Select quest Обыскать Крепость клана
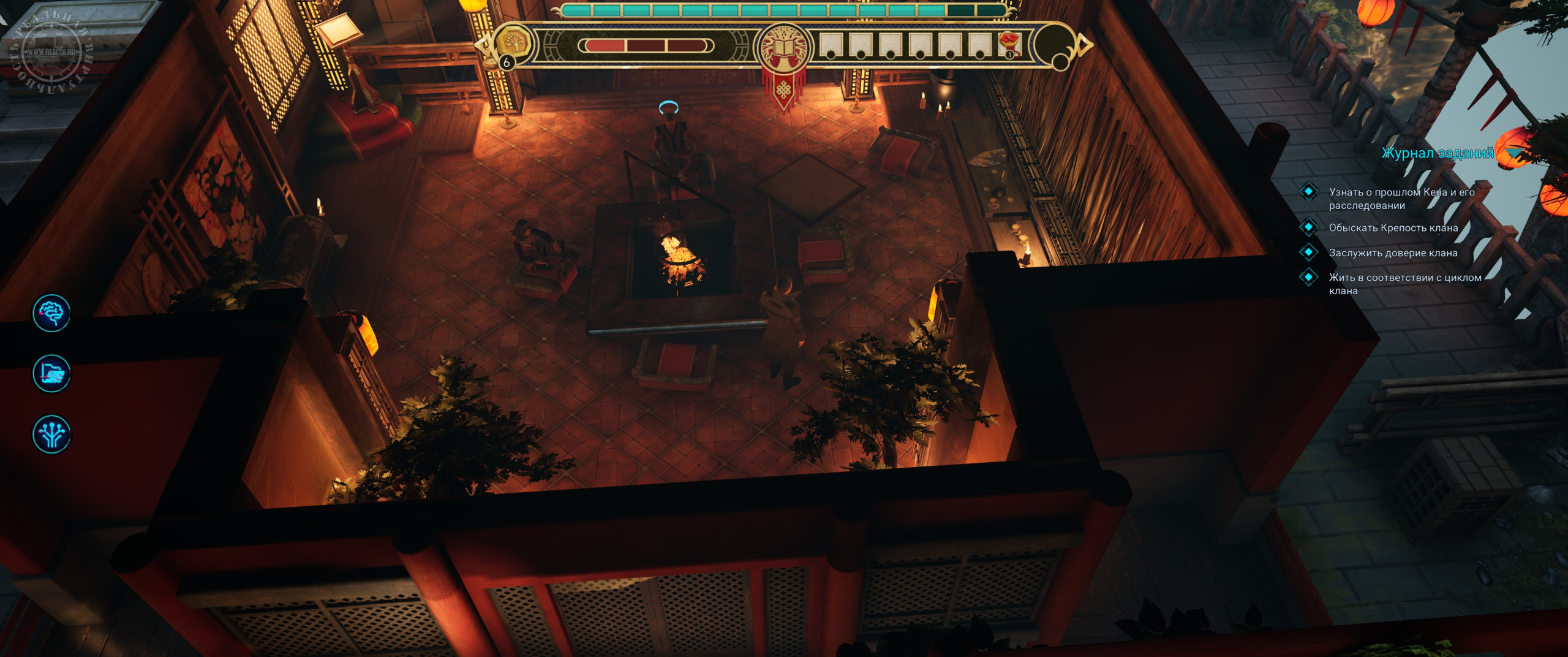The image size is (1568, 657). [x=1393, y=228]
